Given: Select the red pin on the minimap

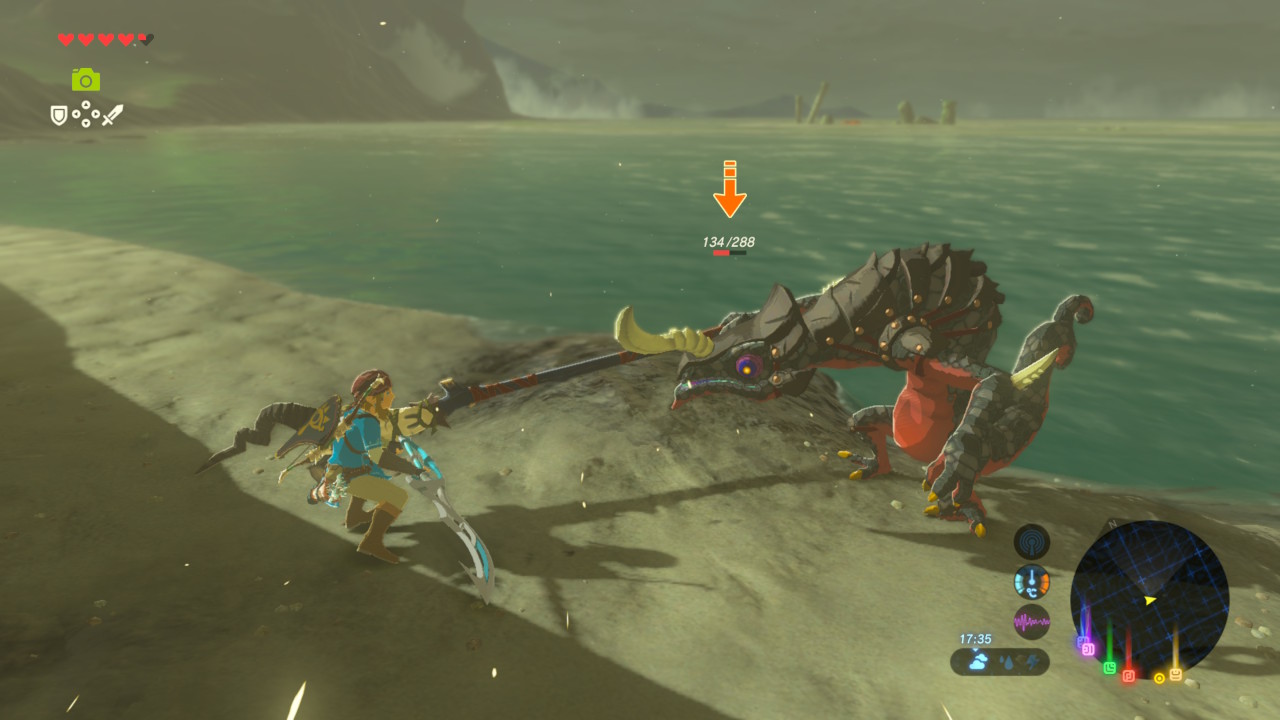Looking at the screenshot, I should 1129,675.
